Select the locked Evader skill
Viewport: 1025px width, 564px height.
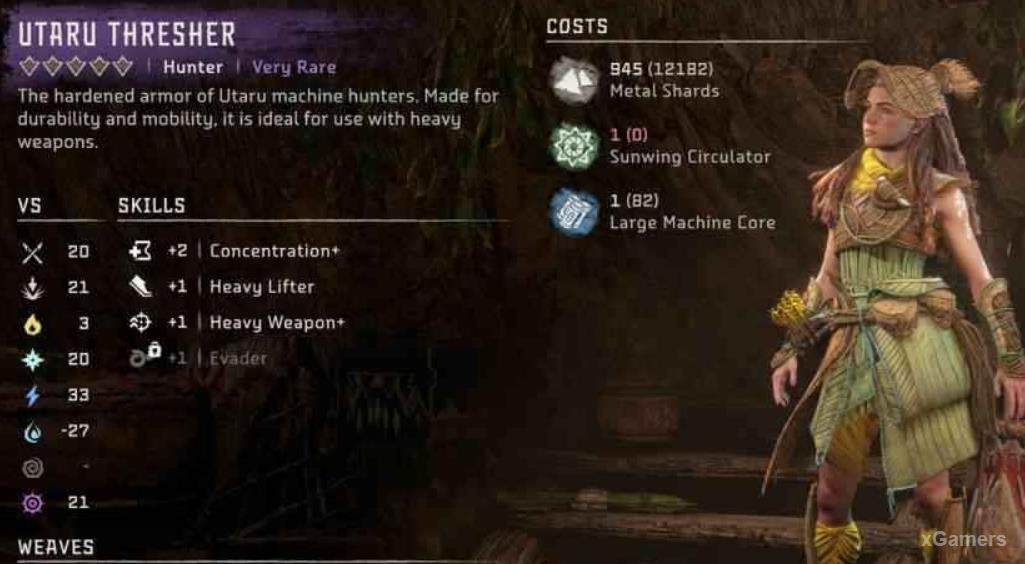[x=238, y=358]
